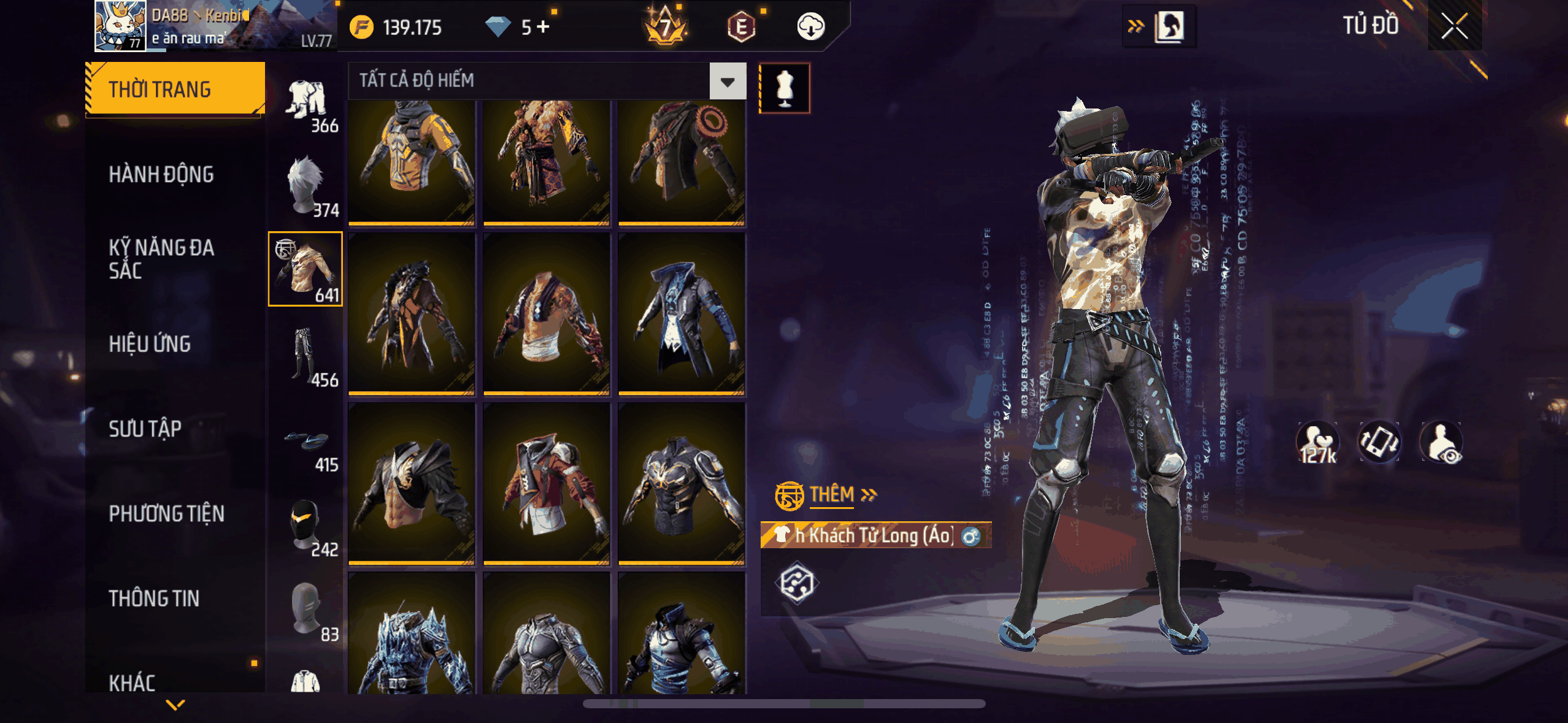Select the outfit sets category with 366 items

coord(307,105)
